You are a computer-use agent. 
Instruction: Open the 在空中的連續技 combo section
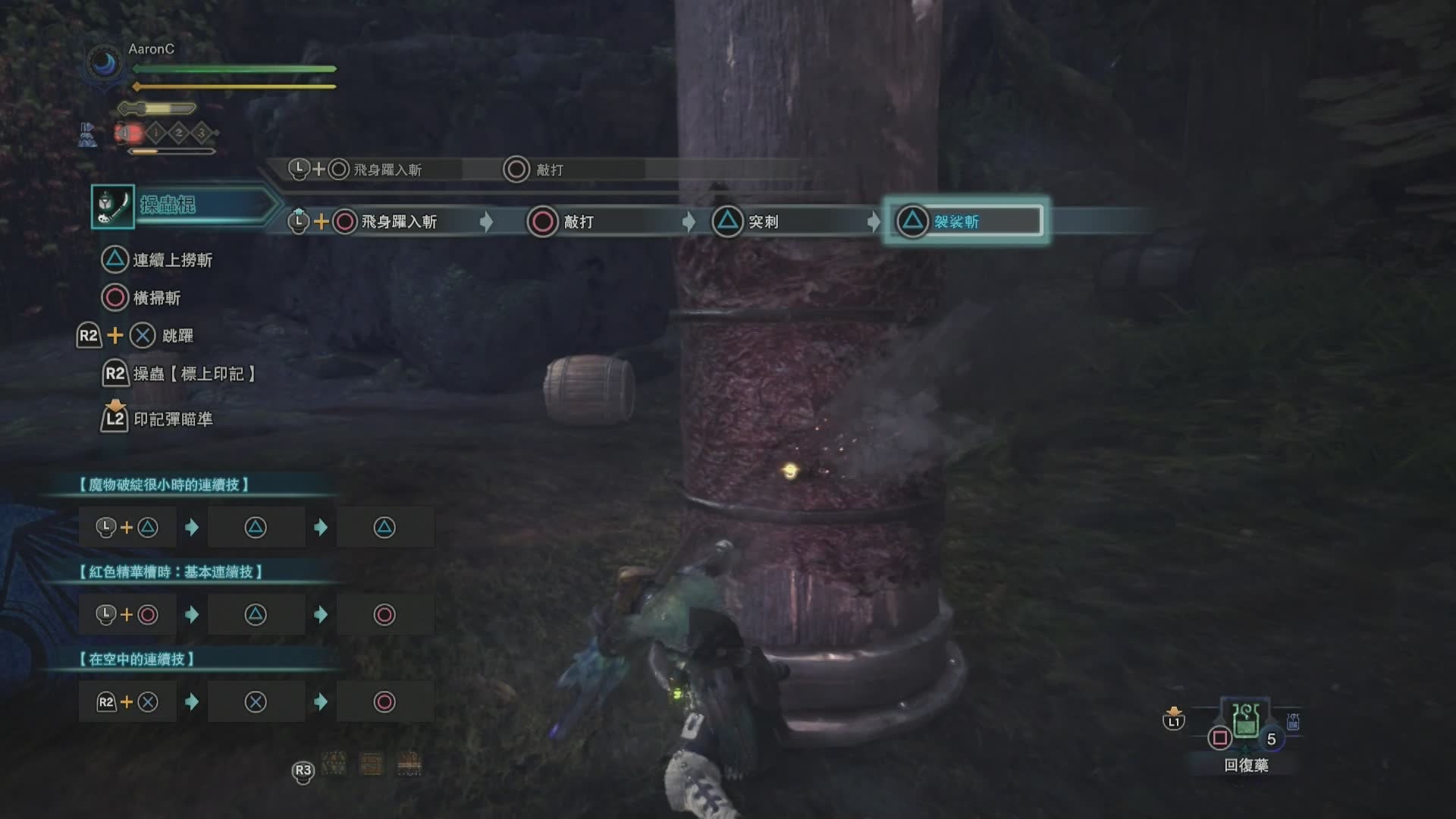pyautogui.click(x=137, y=659)
